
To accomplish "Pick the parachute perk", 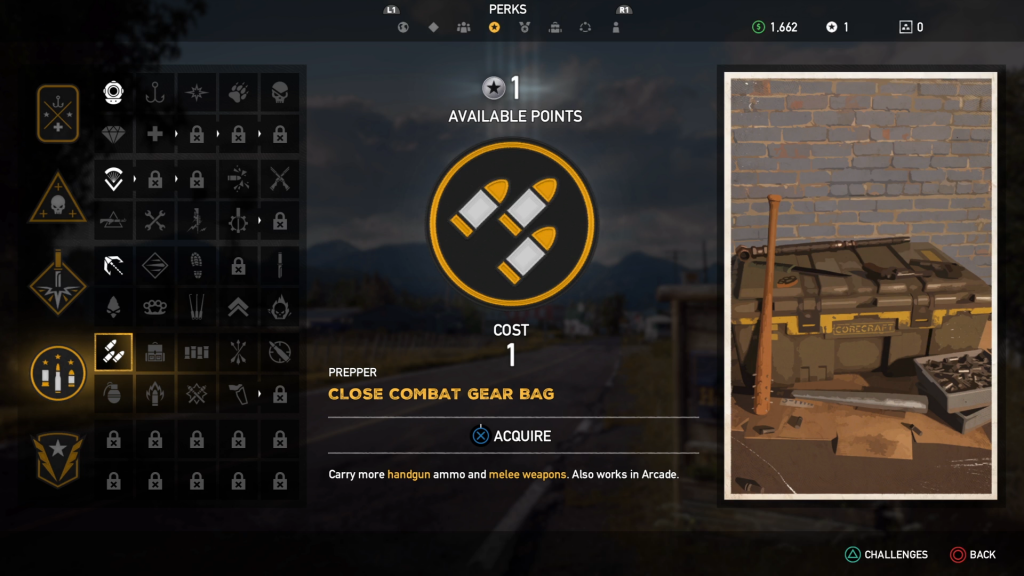I will pos(113,179).
